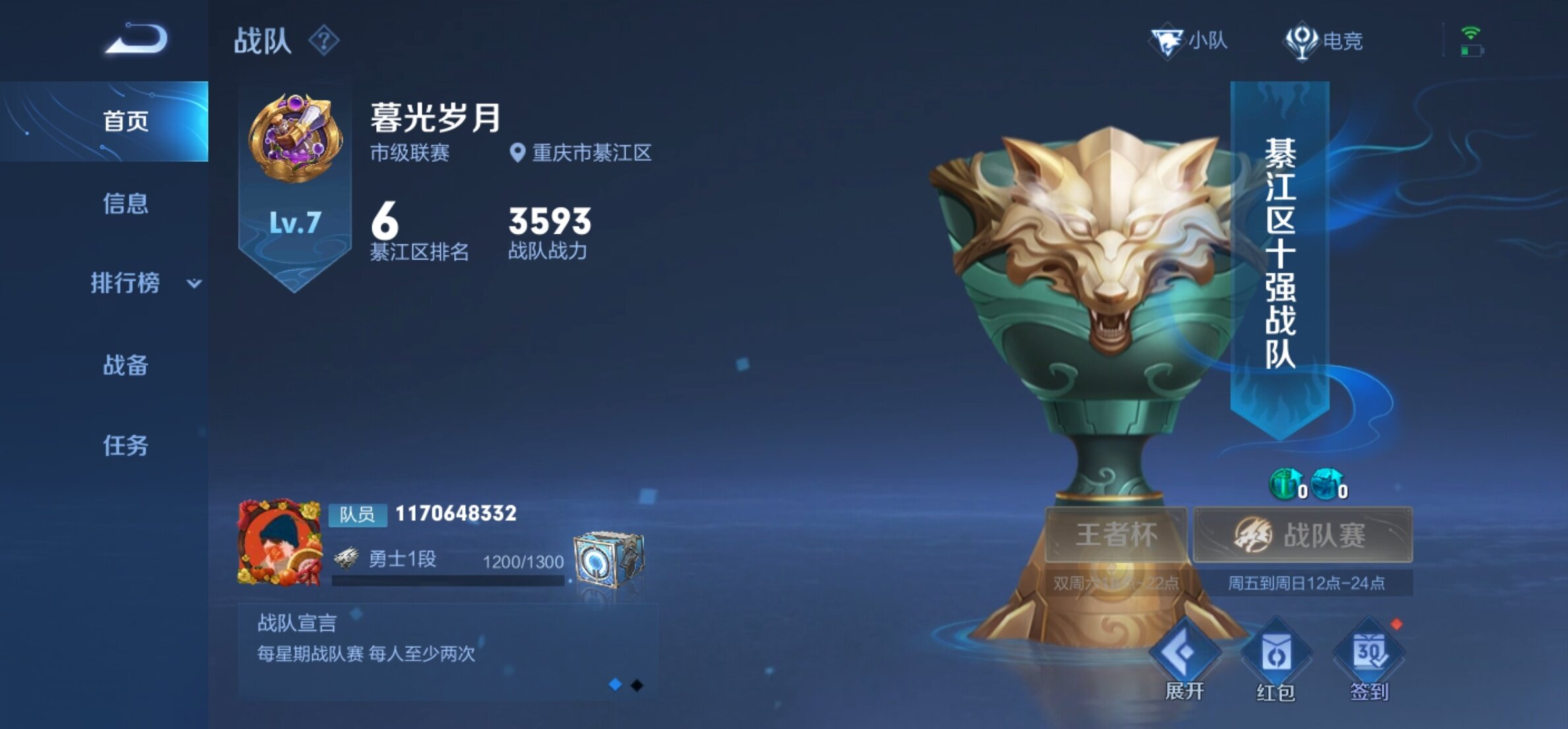Expand the 排行榜 menu
The width and height of the screenshot is (1568, 729).
[x=142, y=283]
